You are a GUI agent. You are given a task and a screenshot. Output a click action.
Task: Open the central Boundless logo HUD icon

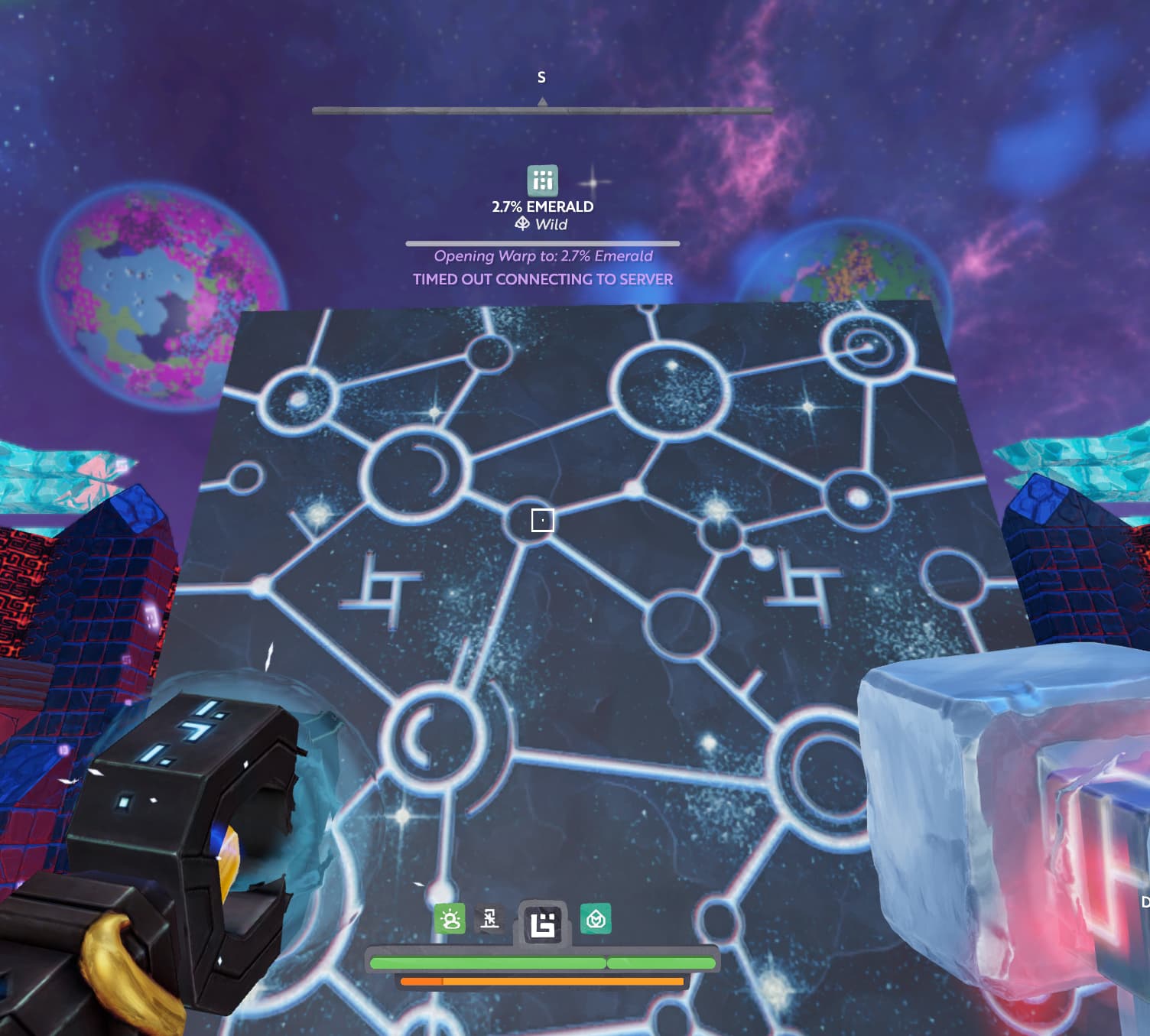tap(543, 924)
